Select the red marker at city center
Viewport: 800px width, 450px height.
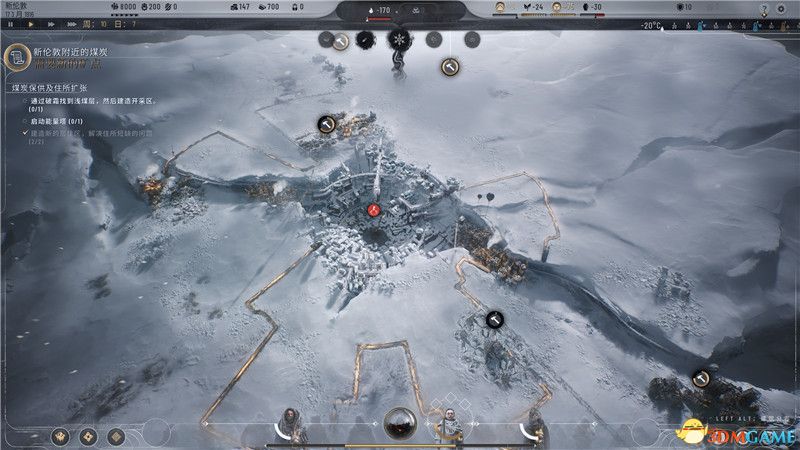click(374, 210)
